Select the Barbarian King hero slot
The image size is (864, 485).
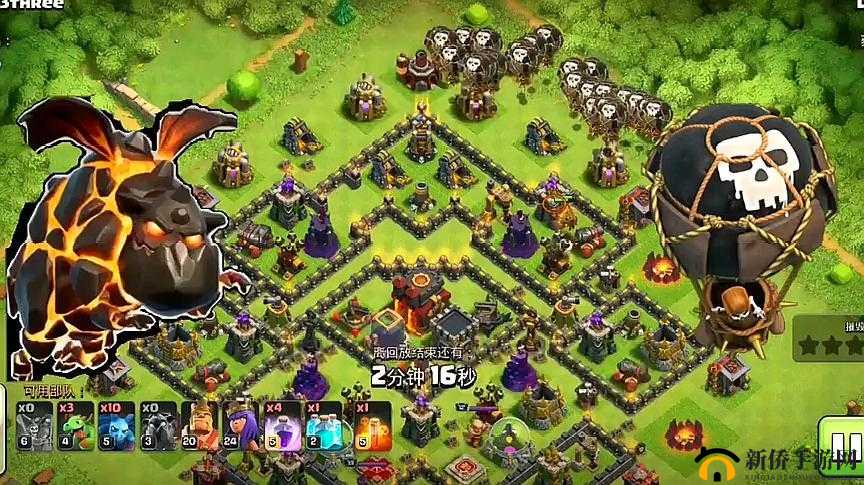(x=199, y=426)
